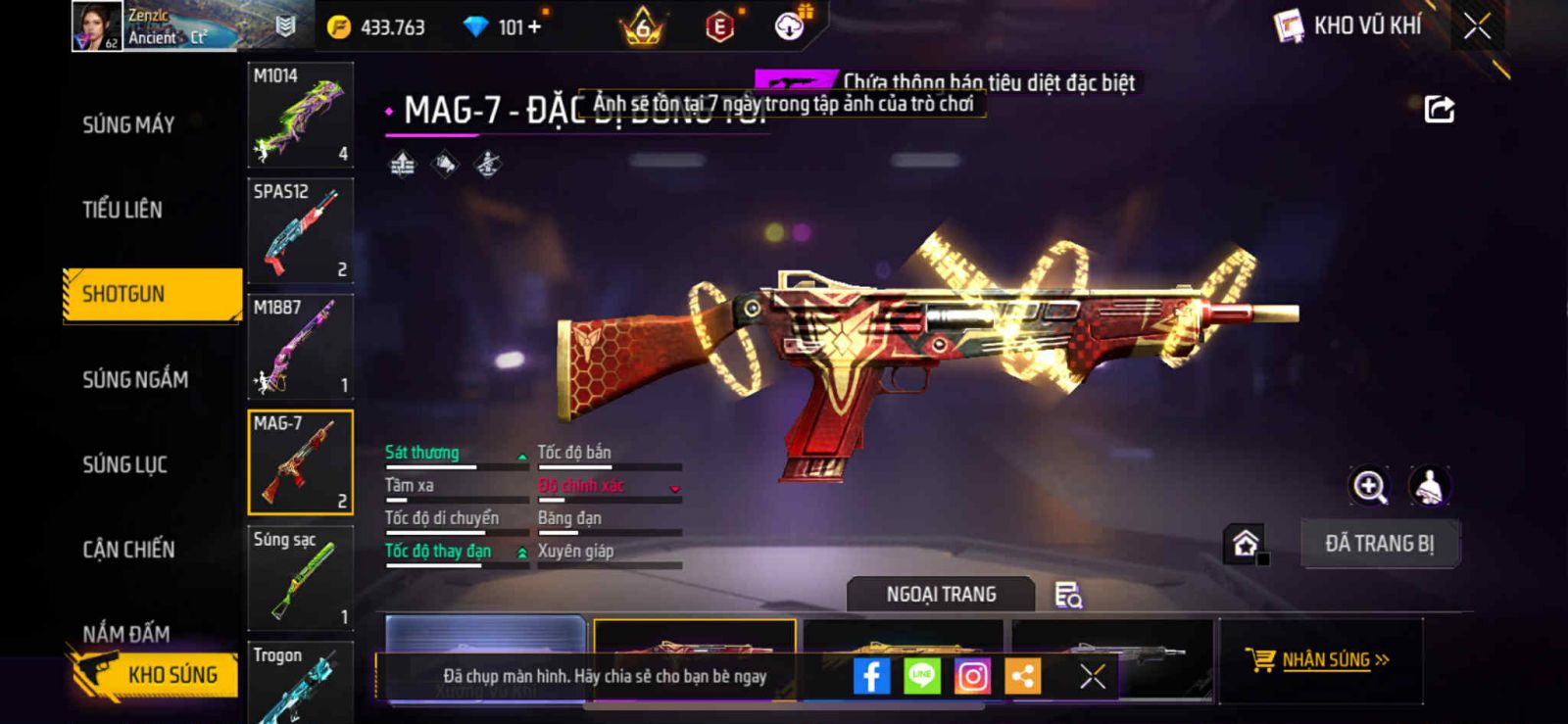Dismiss the screenshot share bar

click(x=1092, y=676)
